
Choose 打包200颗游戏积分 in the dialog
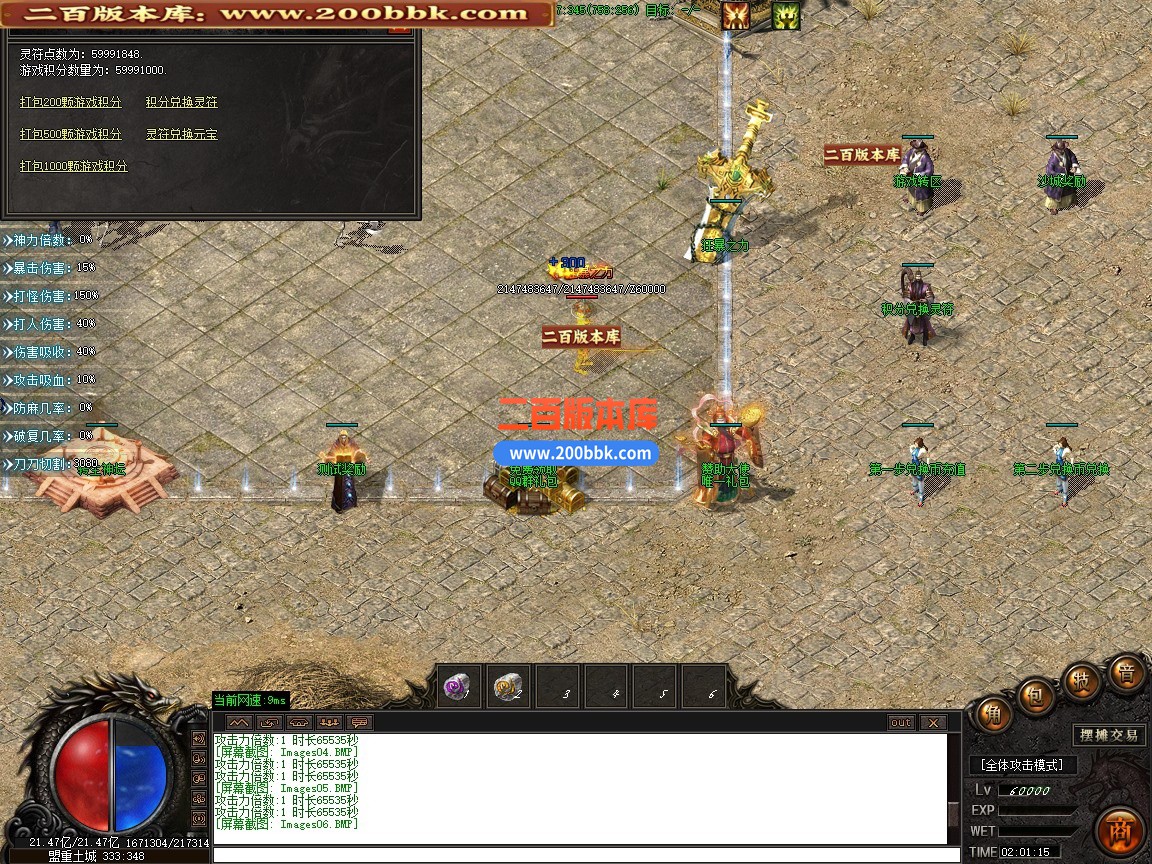(x=71, y=102)
